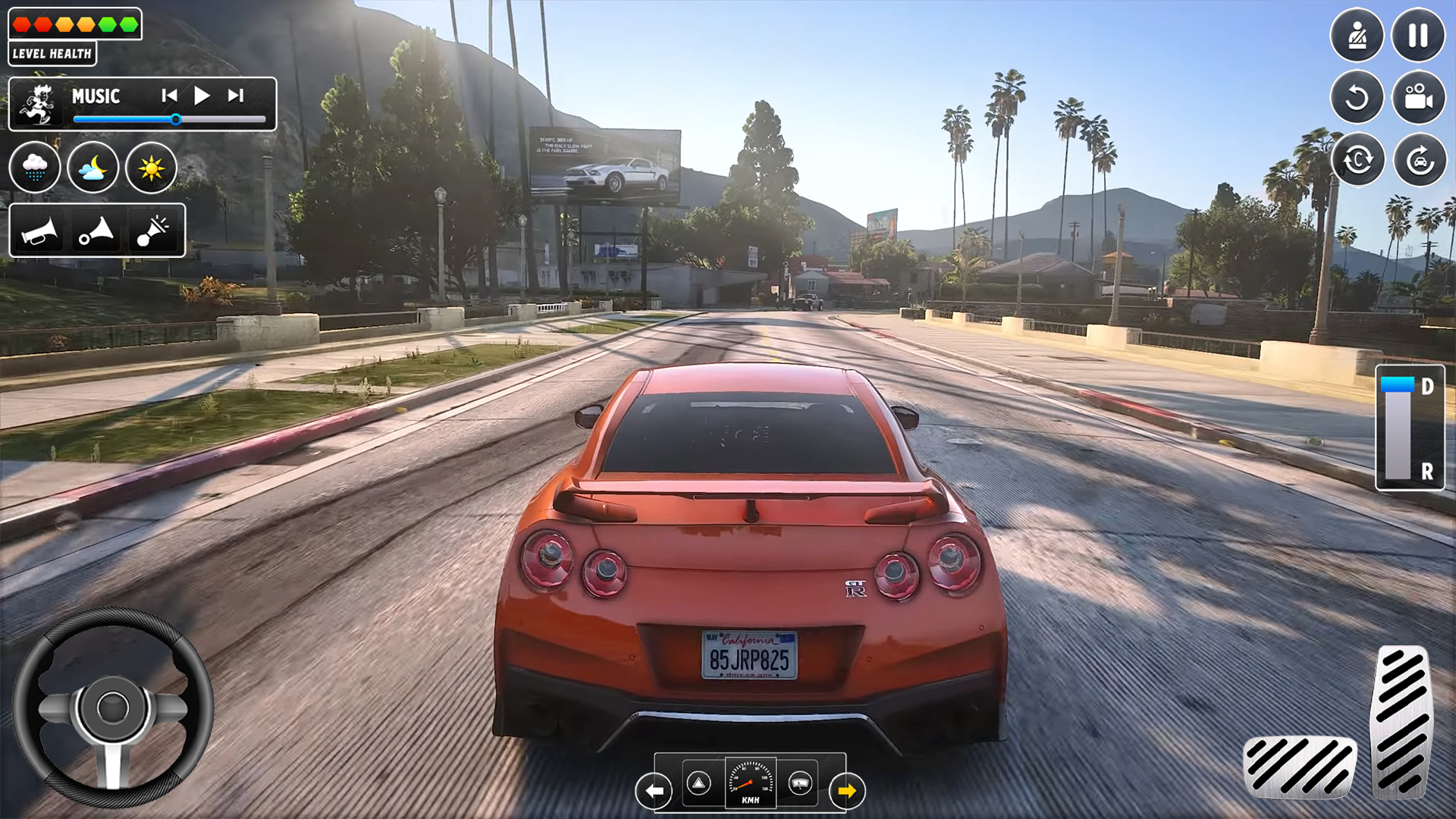
Task: Select the rainy weather icon
Action: 35,168
